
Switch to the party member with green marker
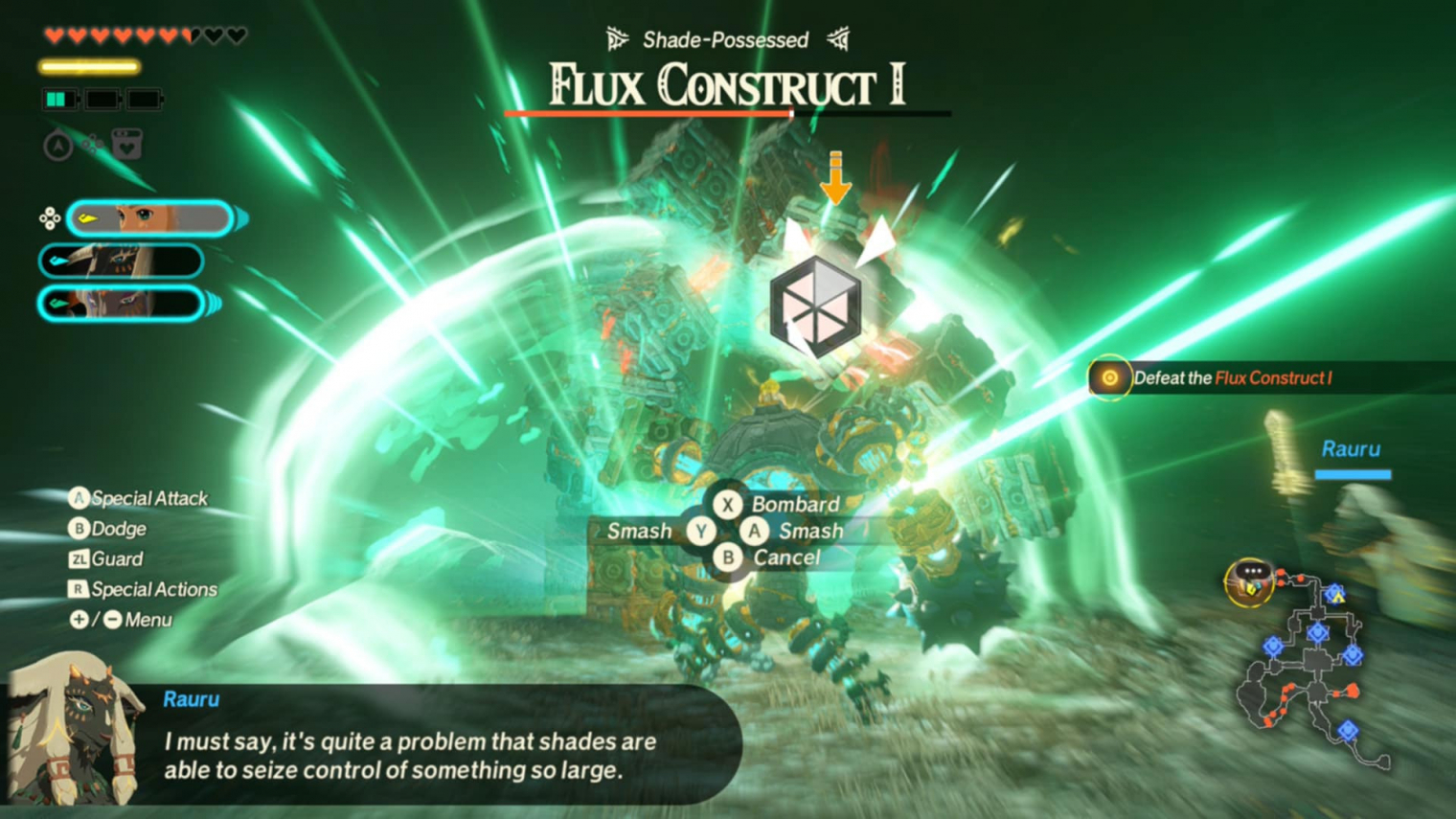(x=122, y=304)
